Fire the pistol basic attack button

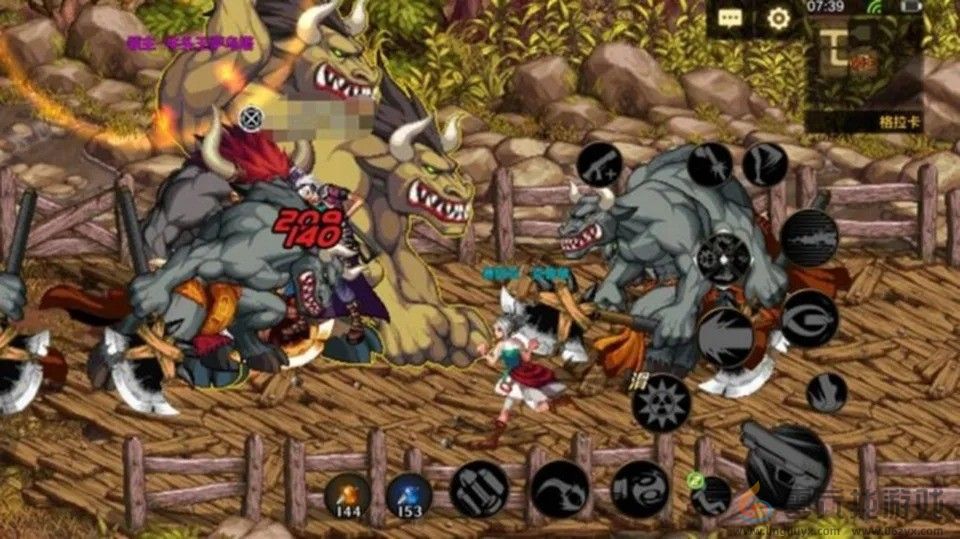click(786, 464)
